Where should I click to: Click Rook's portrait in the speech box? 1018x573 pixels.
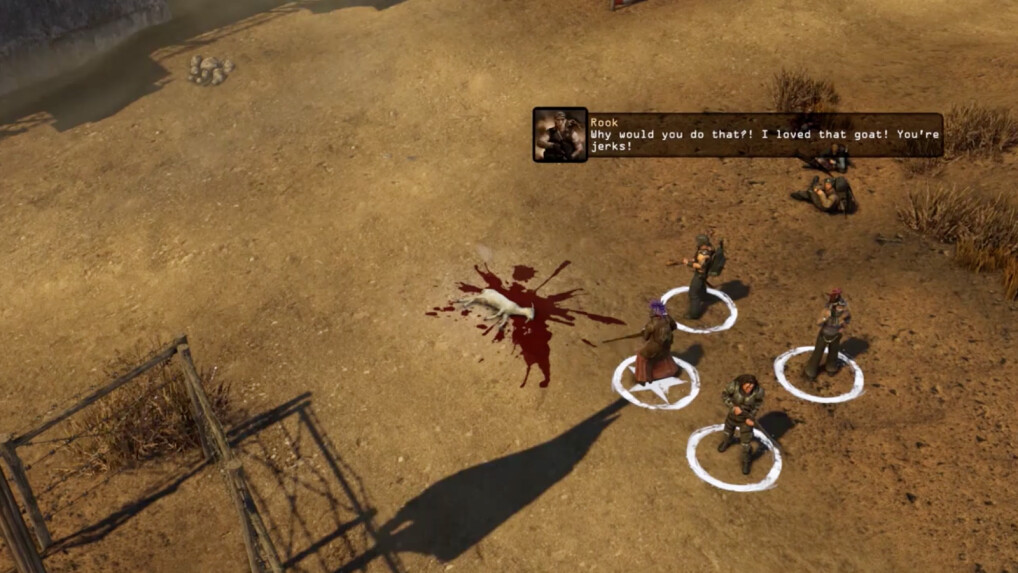point(560,135)
